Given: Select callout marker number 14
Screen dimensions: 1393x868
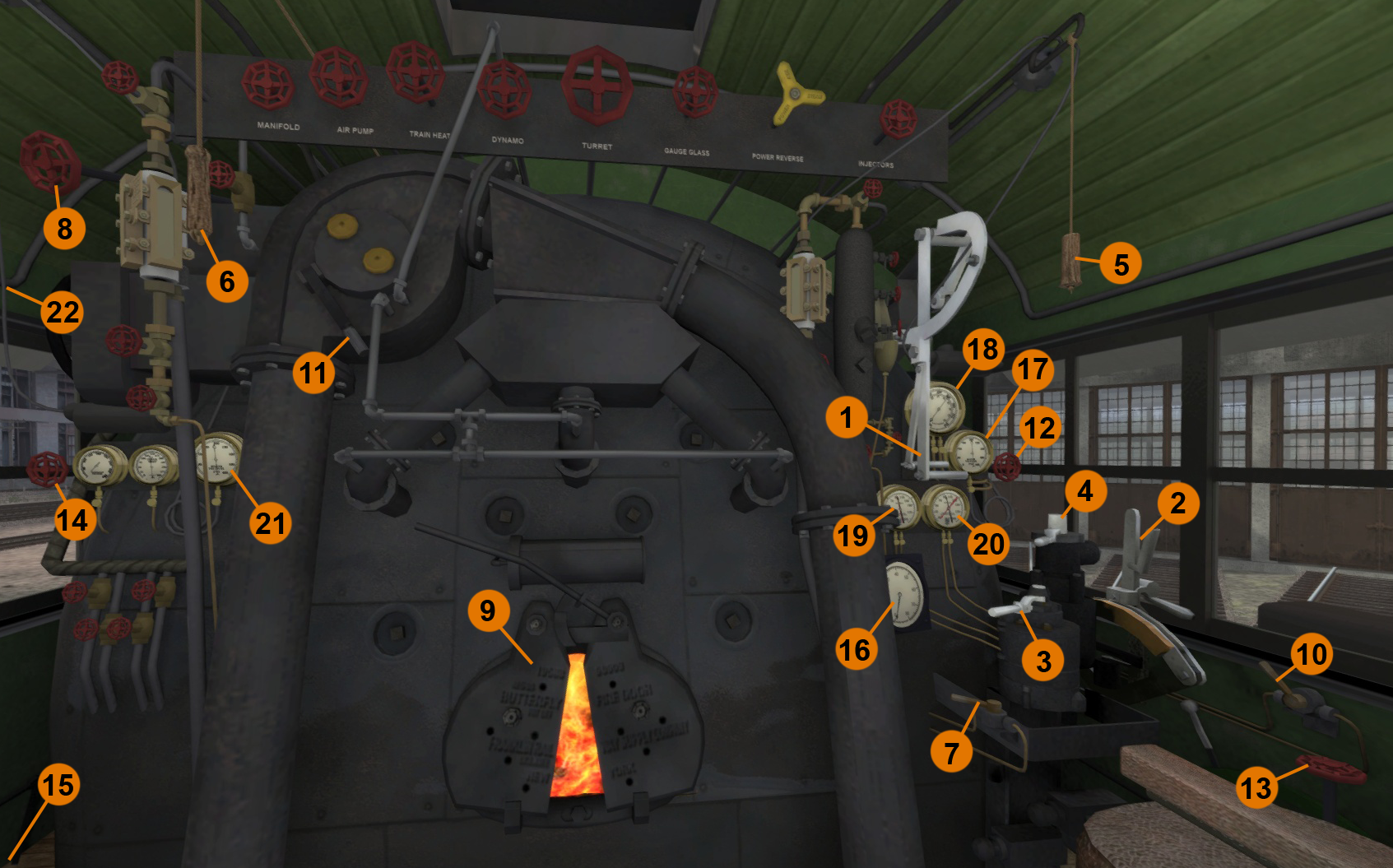Looking at the screenshot, I should click(x=72, y=520).
